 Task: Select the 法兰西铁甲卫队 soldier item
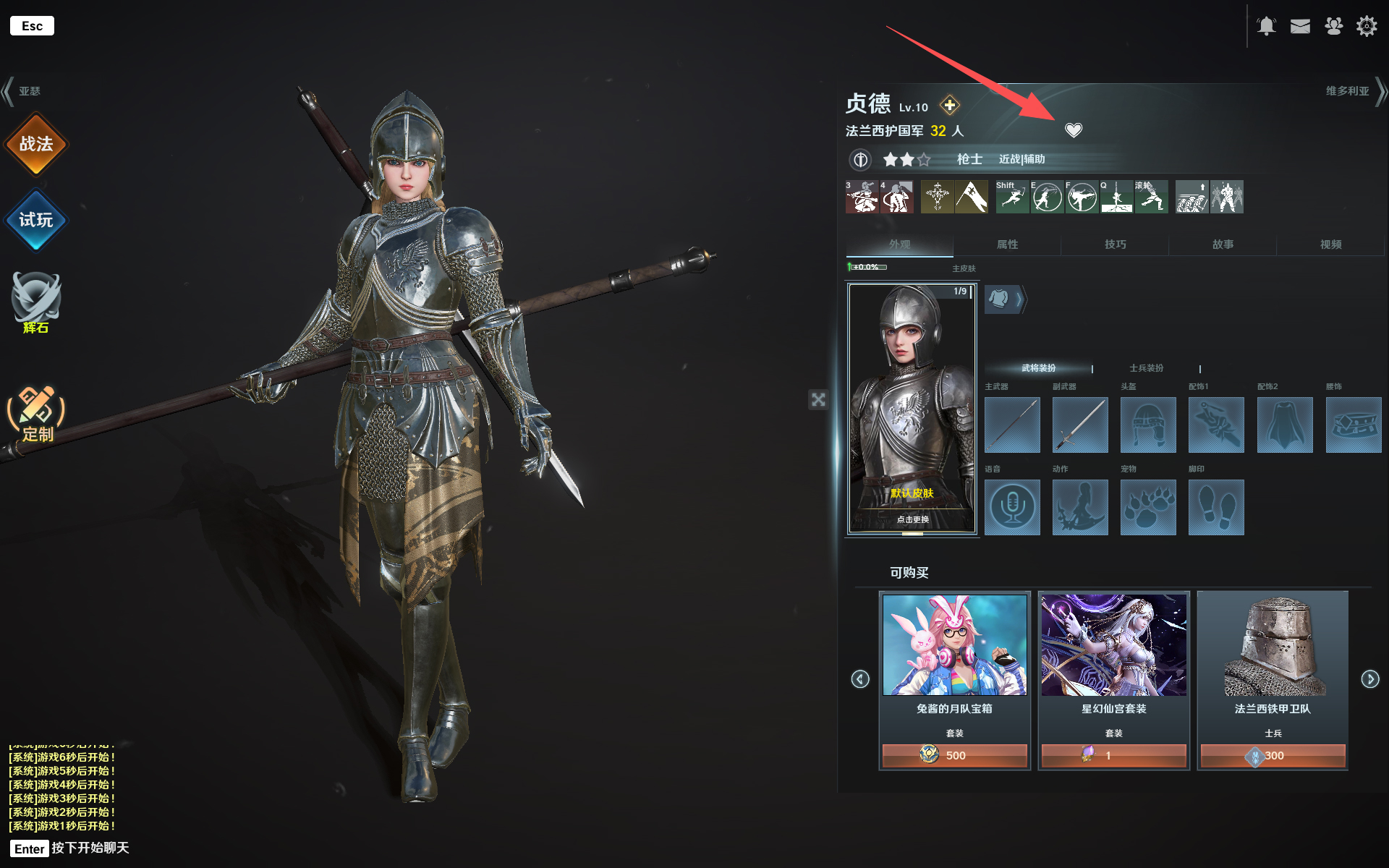click(1273, 680)
